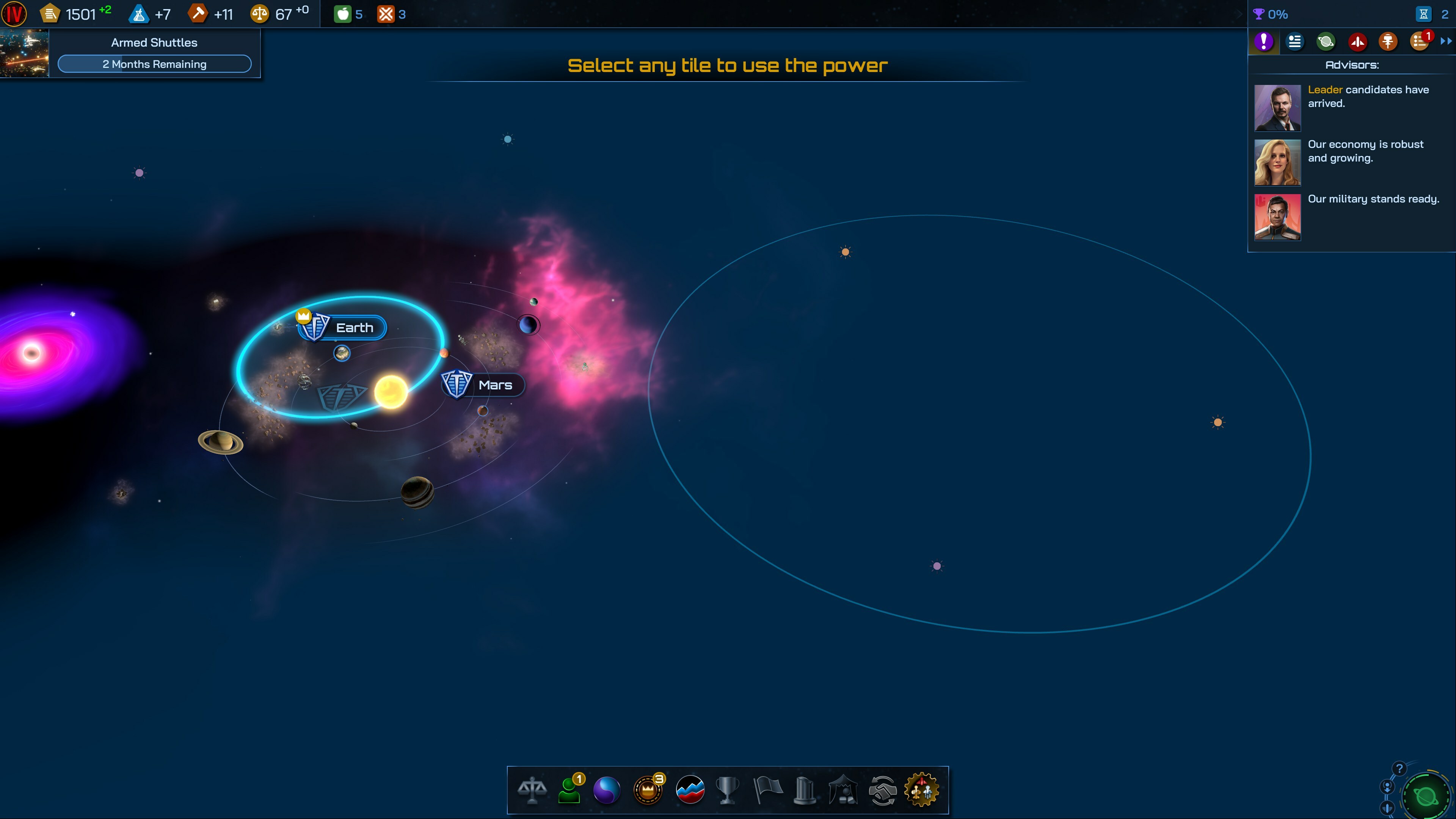Switch to the green planet tab
This screenshot has width=1456, height=819.
[x=1326, y=41]
